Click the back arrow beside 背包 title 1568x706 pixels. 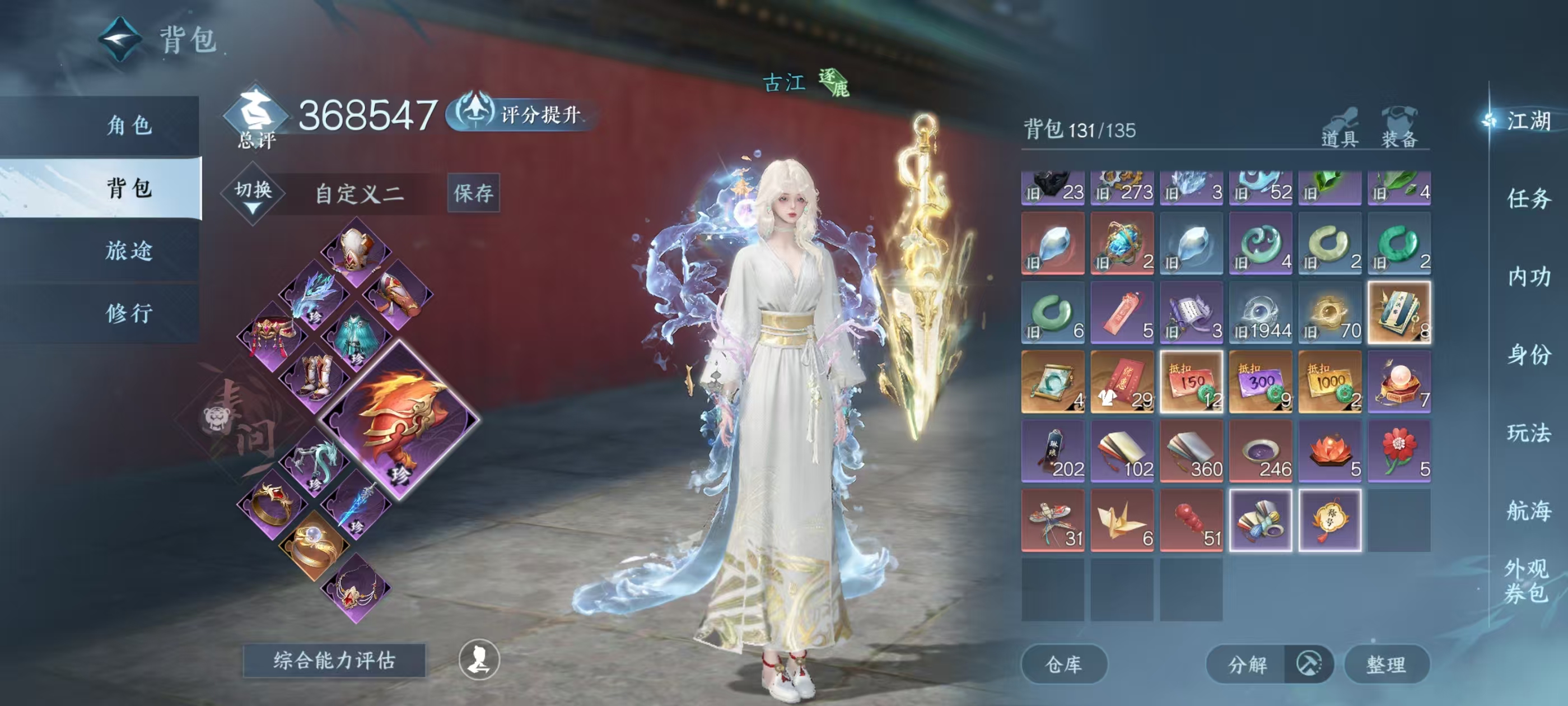pyautogui.click(x=120, y=40)
